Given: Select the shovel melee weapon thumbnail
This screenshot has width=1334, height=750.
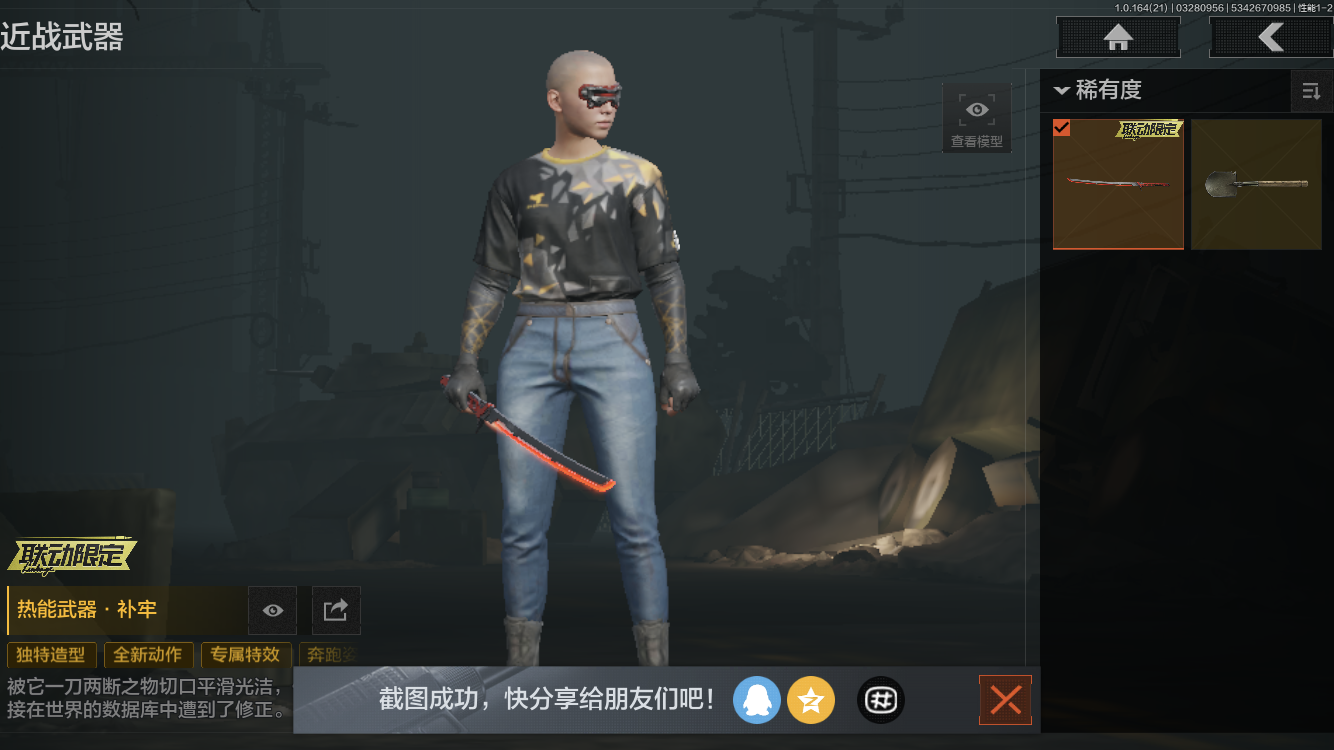Looking at the screenshot, I should [1256, 185].
